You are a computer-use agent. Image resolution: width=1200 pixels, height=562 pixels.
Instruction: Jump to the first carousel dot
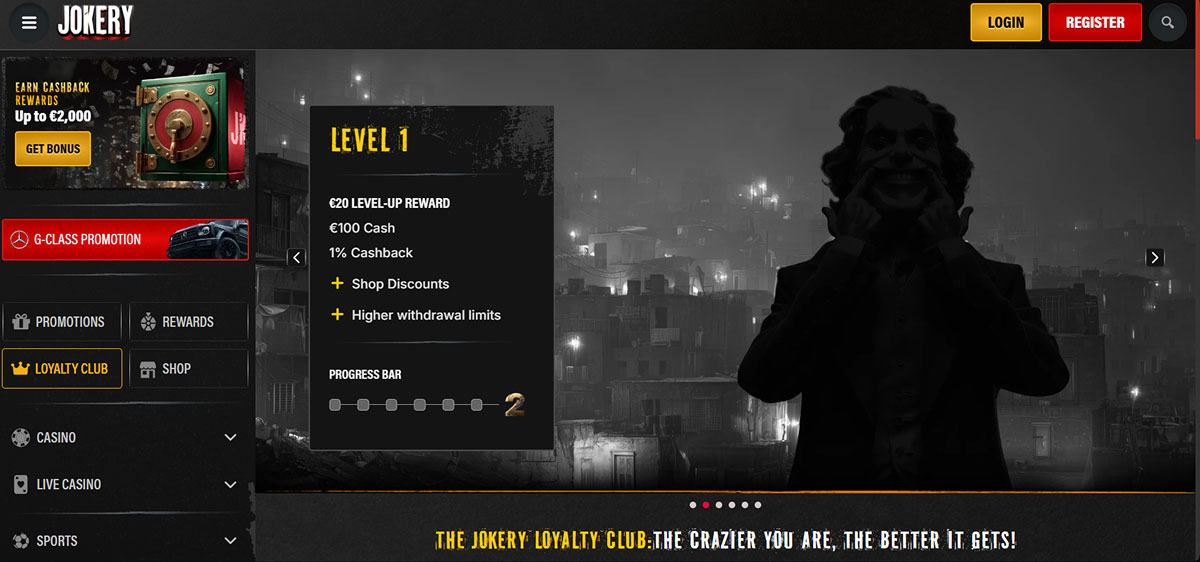[693, 505]
